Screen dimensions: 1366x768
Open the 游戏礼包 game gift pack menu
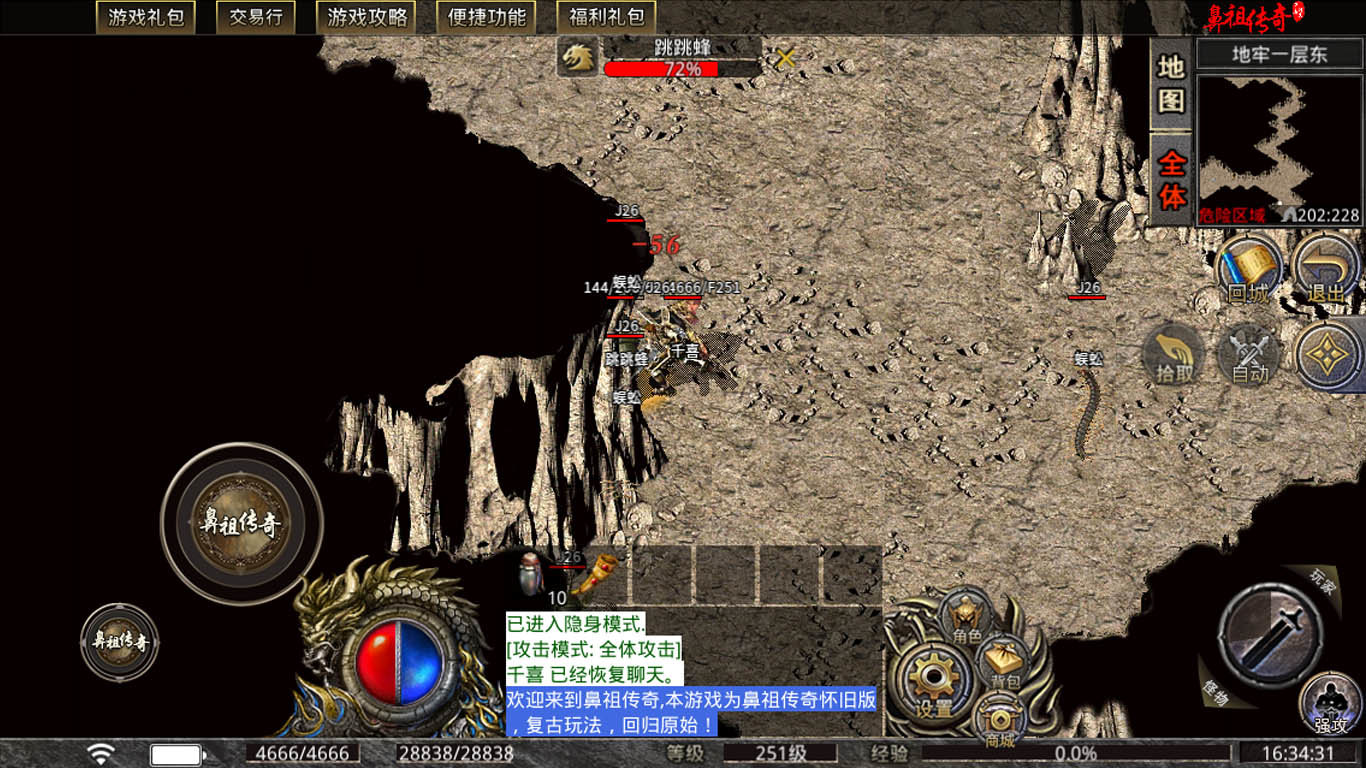145,17
